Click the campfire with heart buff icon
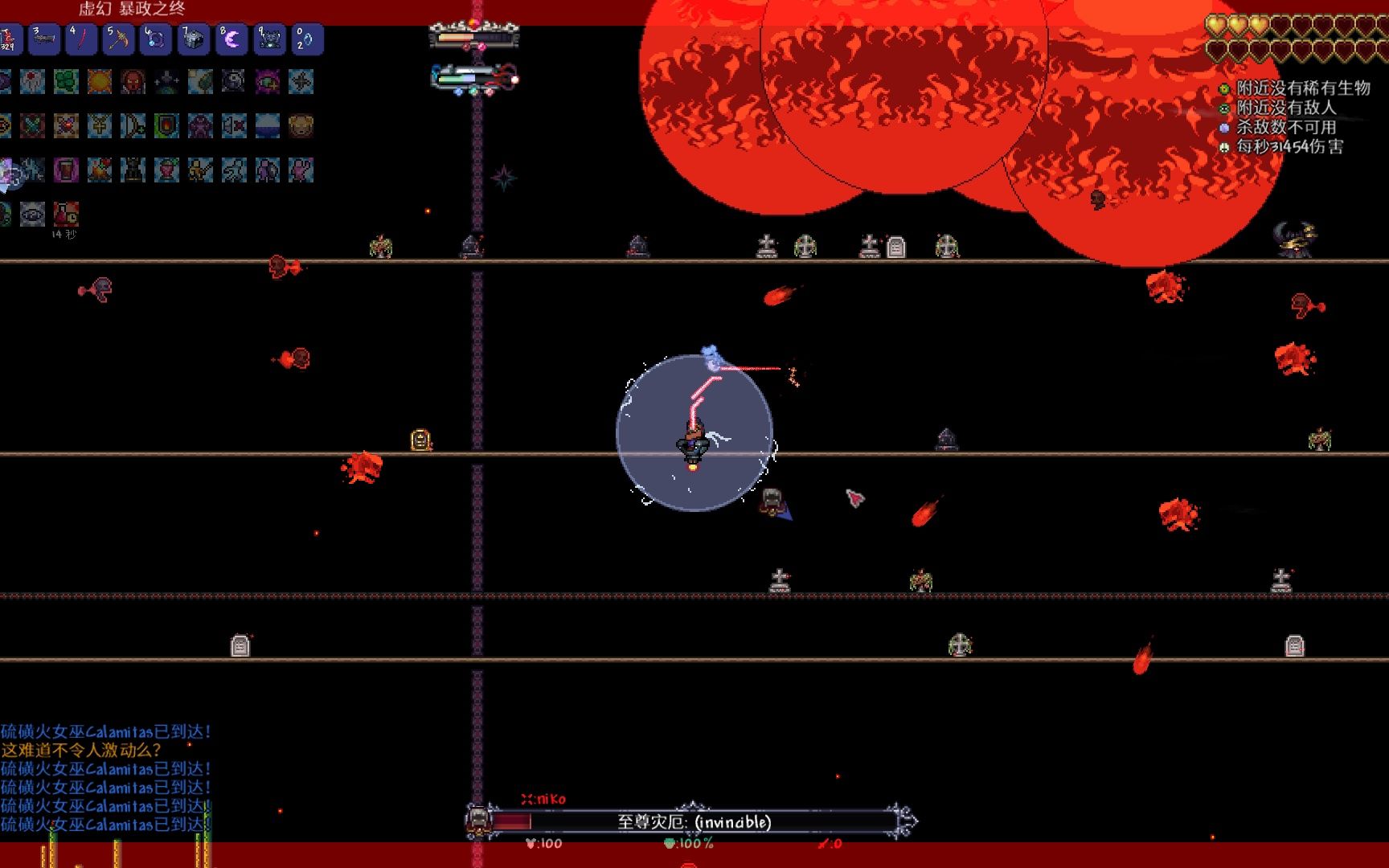 click(100, 170)
